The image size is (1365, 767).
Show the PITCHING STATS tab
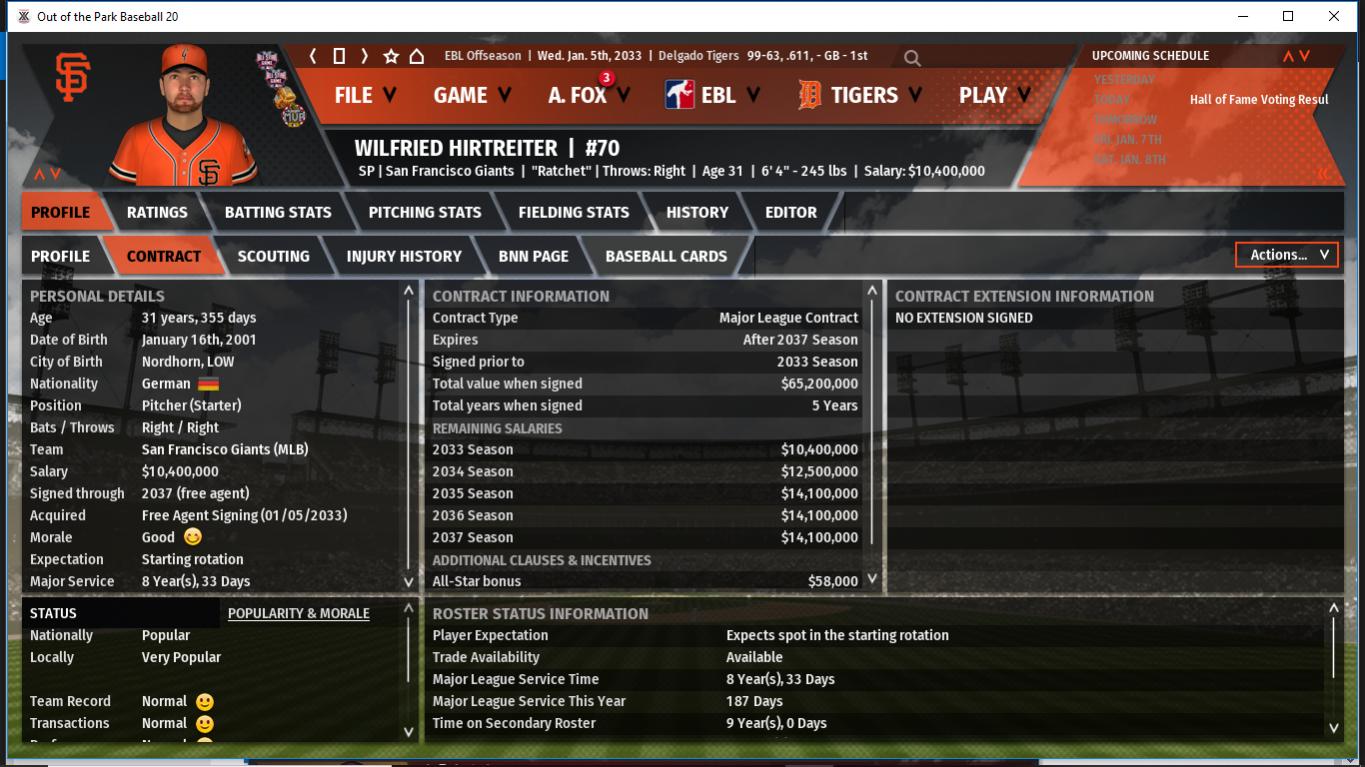(x=425, y=212)
